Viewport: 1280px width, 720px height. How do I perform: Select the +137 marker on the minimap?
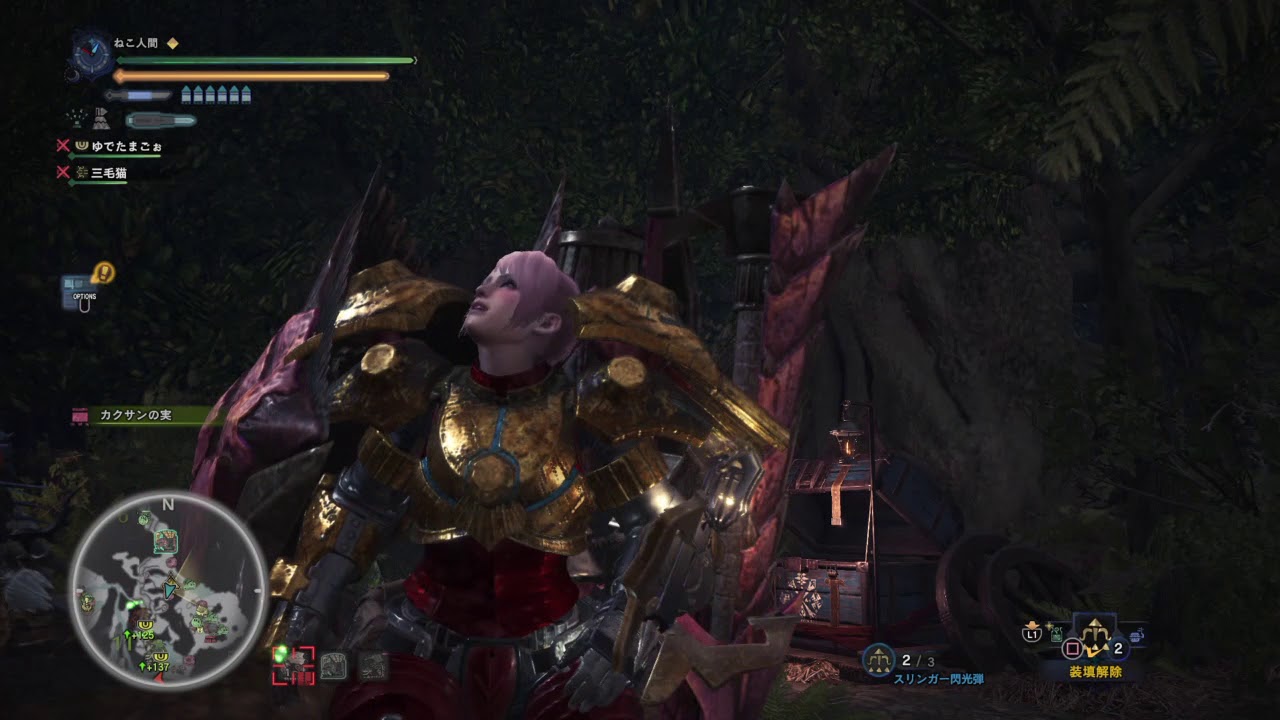[x=155, y=667]
